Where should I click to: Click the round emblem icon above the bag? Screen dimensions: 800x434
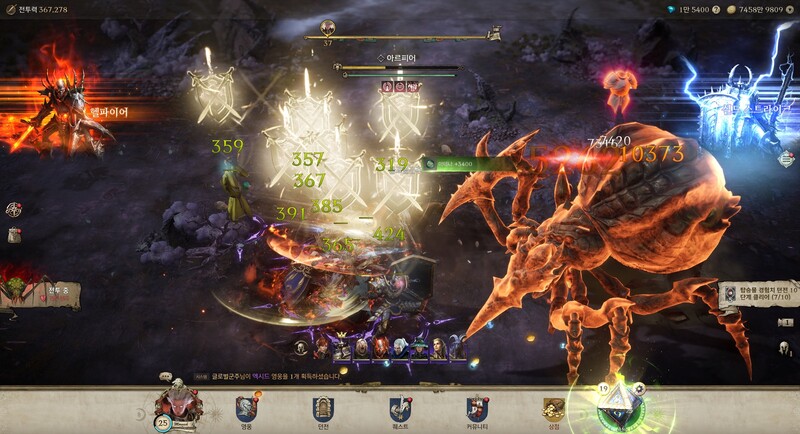tap(14, 209)
